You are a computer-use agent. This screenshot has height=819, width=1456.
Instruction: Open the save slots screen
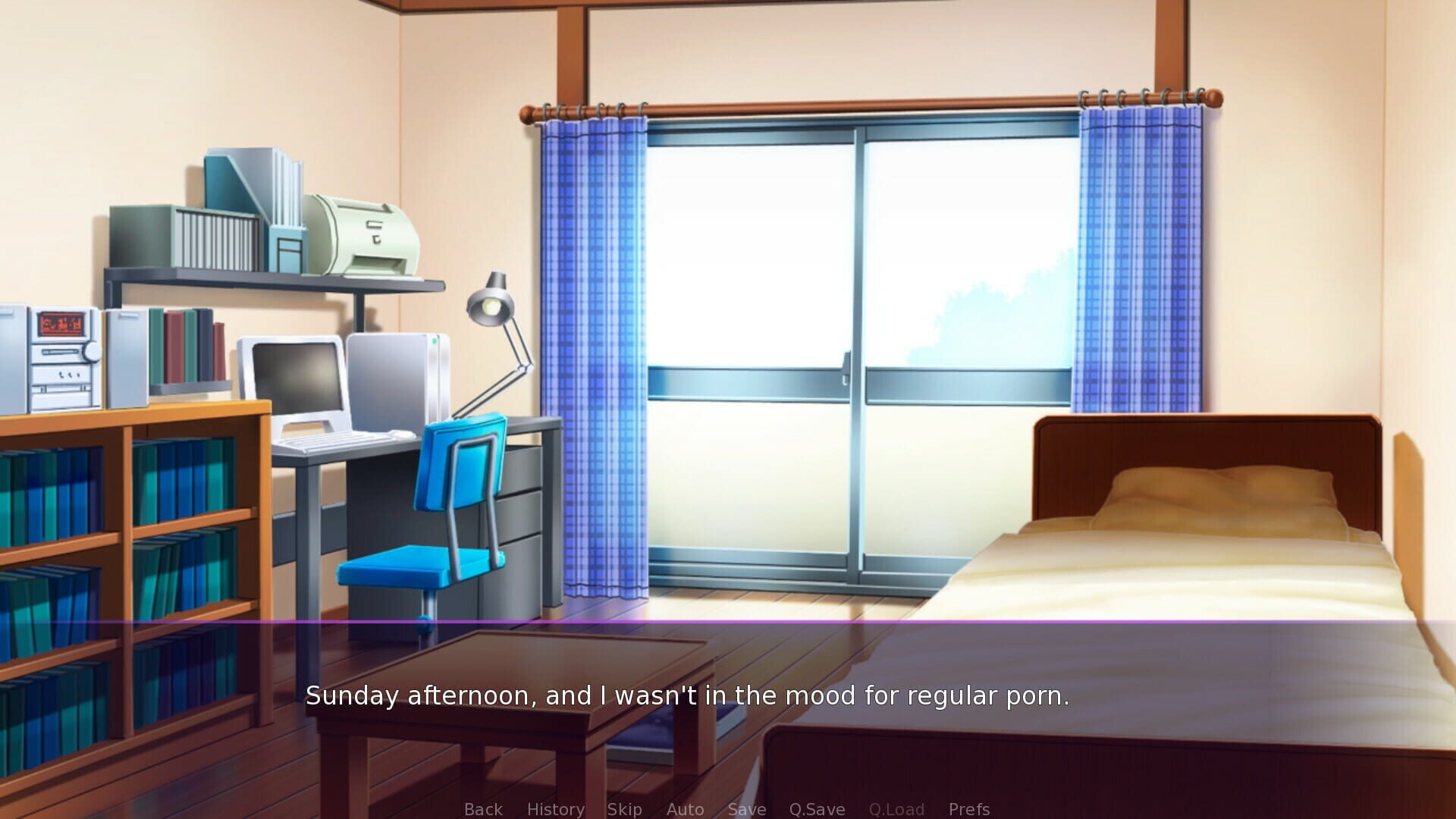point(746,809)
